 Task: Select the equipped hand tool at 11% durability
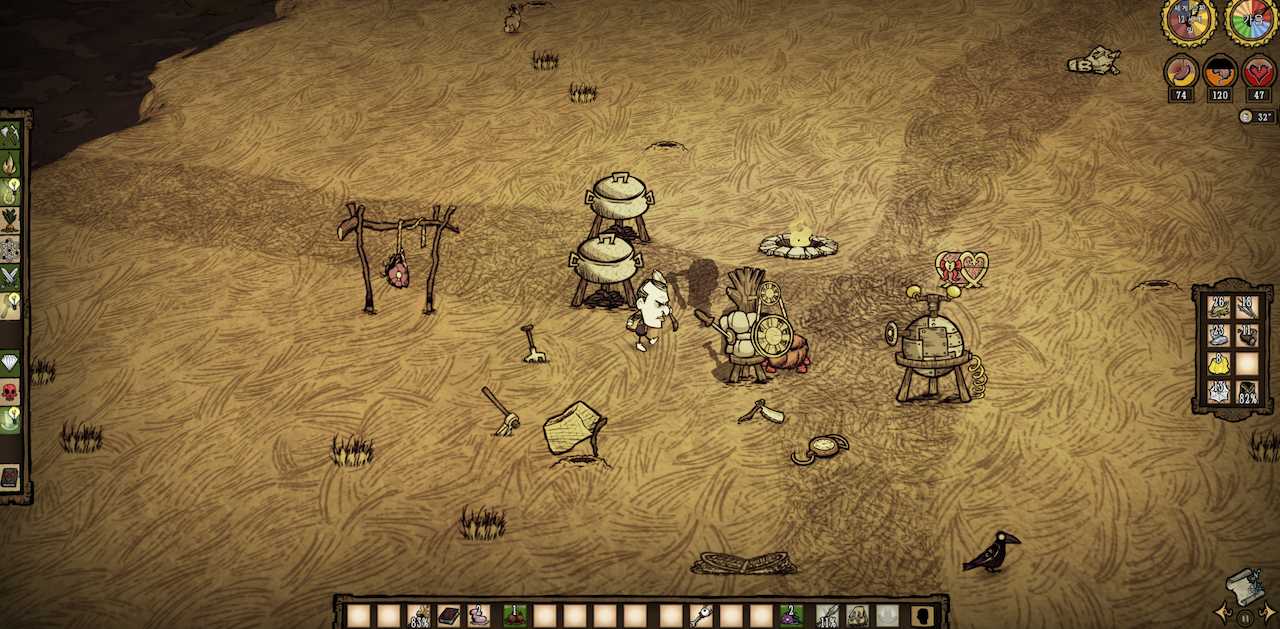click(x=826, y=615)
